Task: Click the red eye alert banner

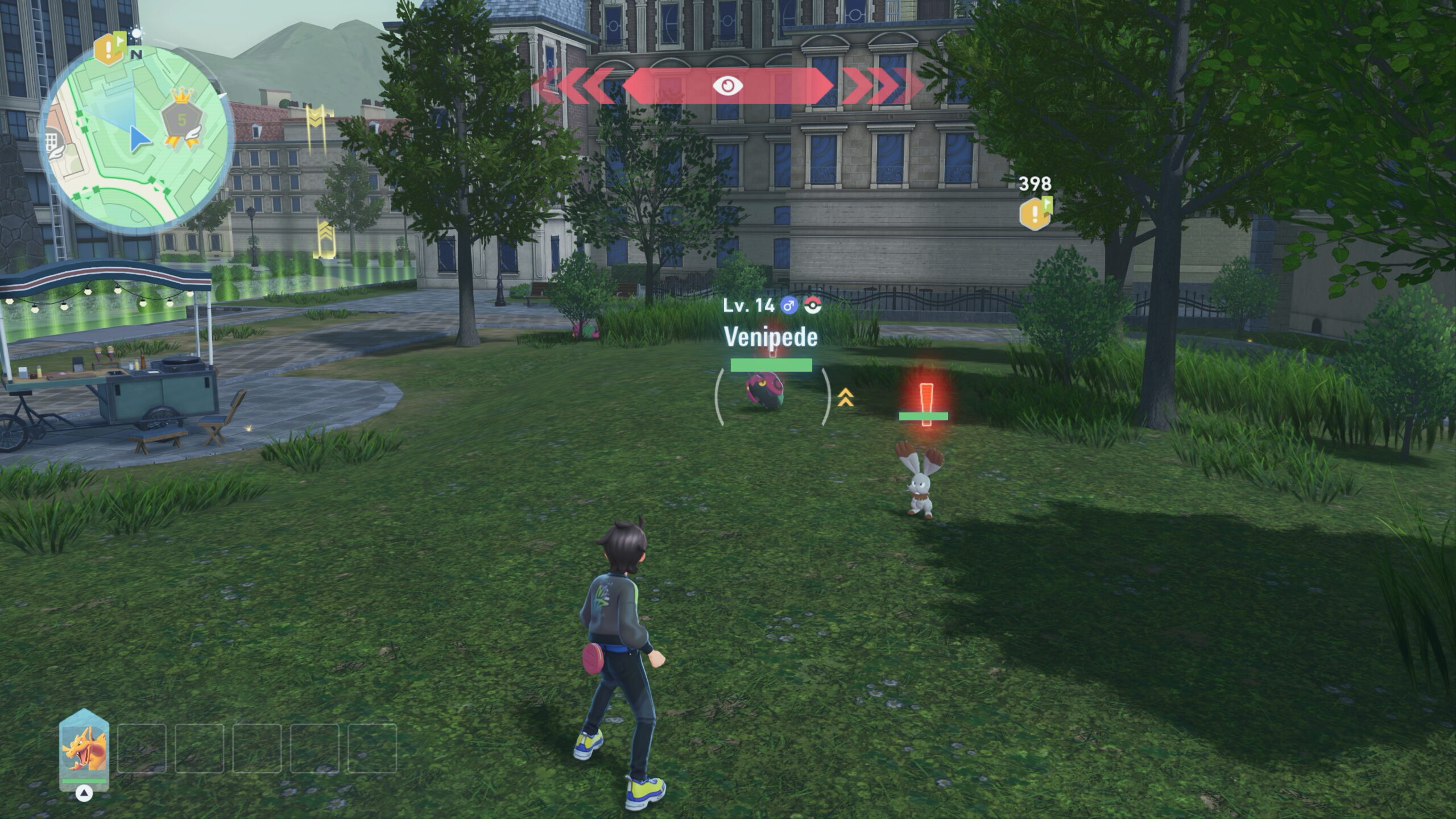Action: (727, 86)
